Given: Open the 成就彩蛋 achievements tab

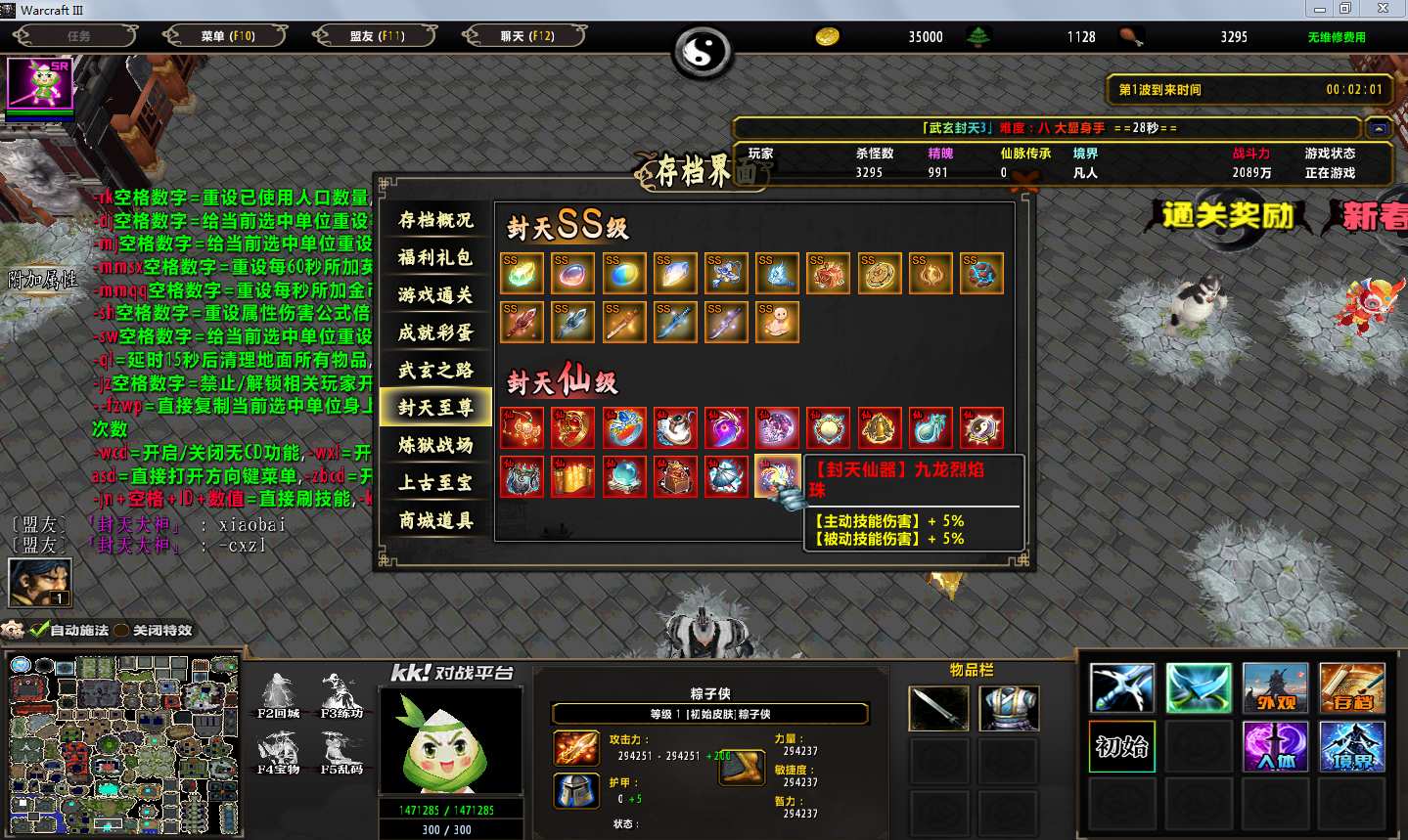Looking at the screenshot, I should pos(434,332).
